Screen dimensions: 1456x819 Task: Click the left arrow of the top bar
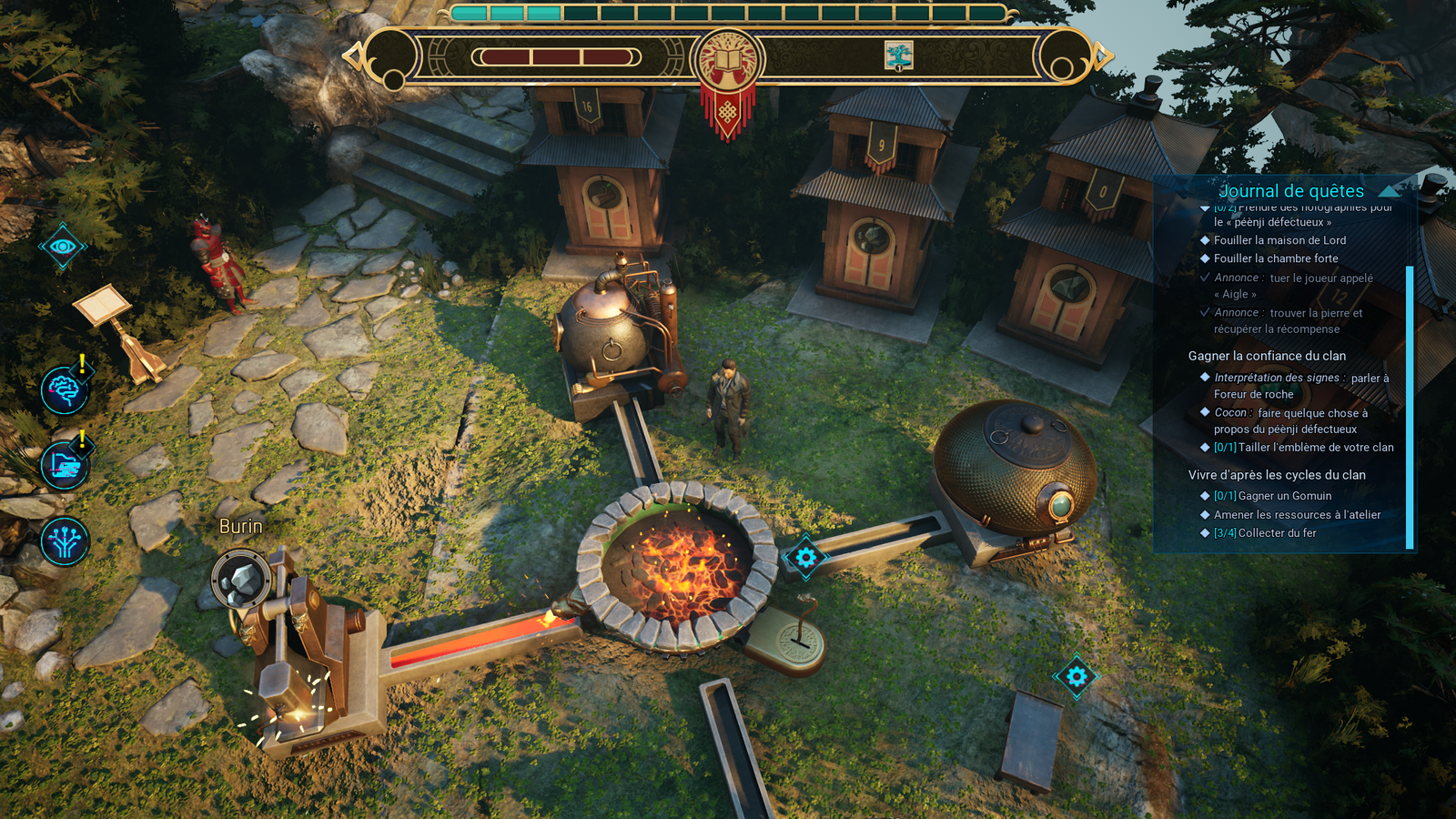(x=353, y=56)
